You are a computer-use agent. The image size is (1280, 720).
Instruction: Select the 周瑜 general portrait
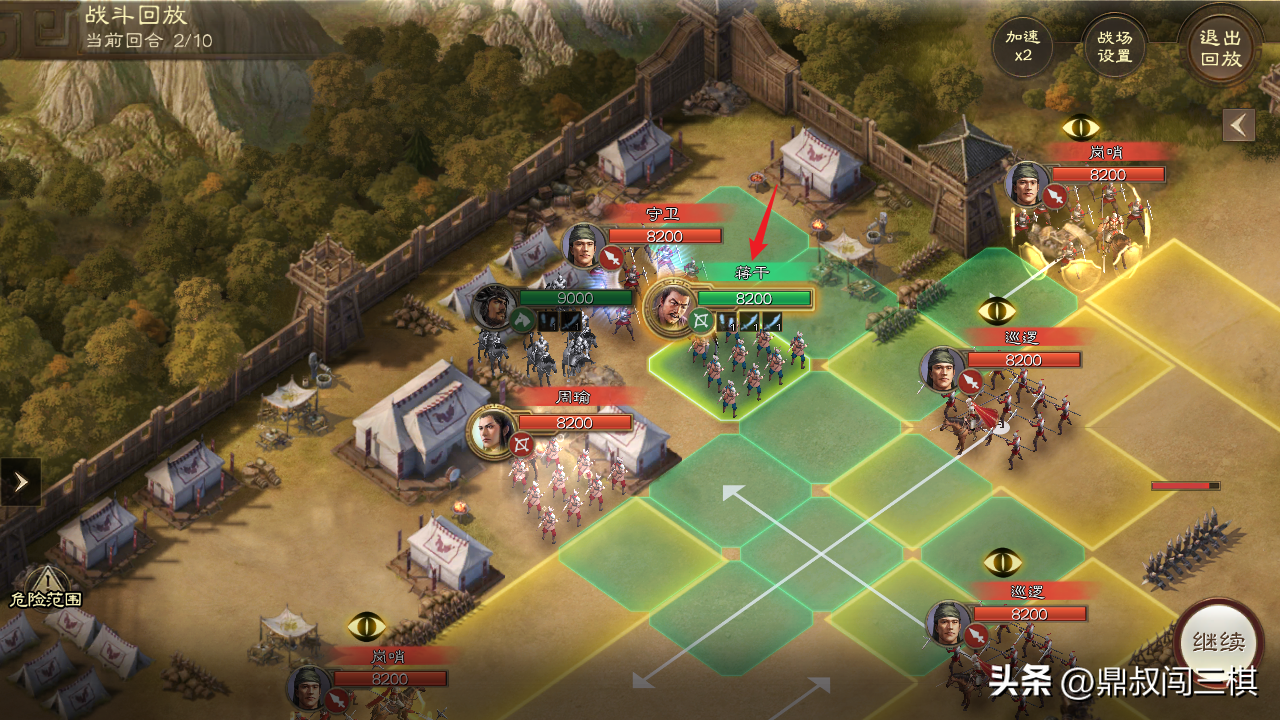pos(492,432)
